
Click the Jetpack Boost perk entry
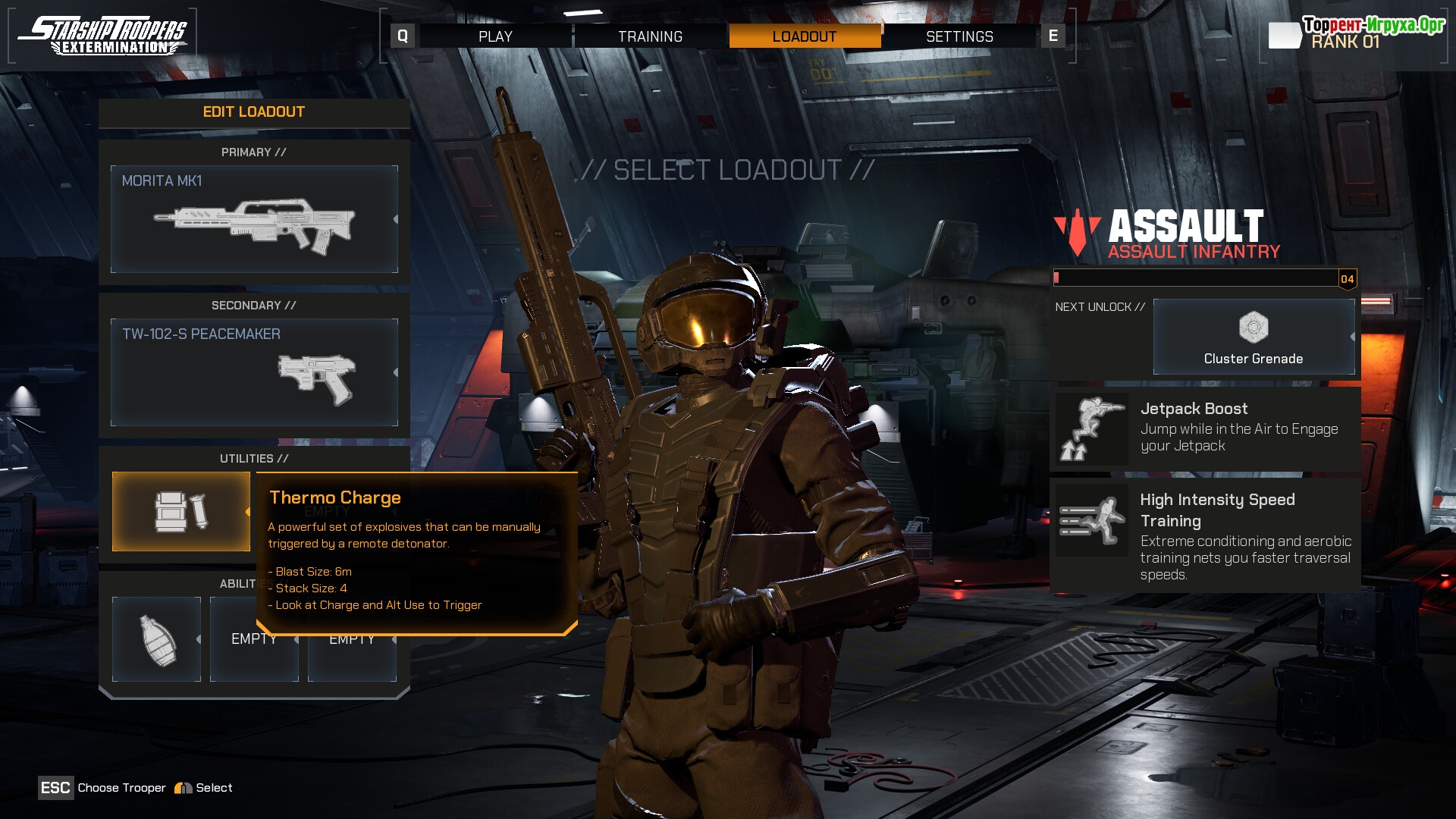pyautogui.click(x=1205, y=428)
